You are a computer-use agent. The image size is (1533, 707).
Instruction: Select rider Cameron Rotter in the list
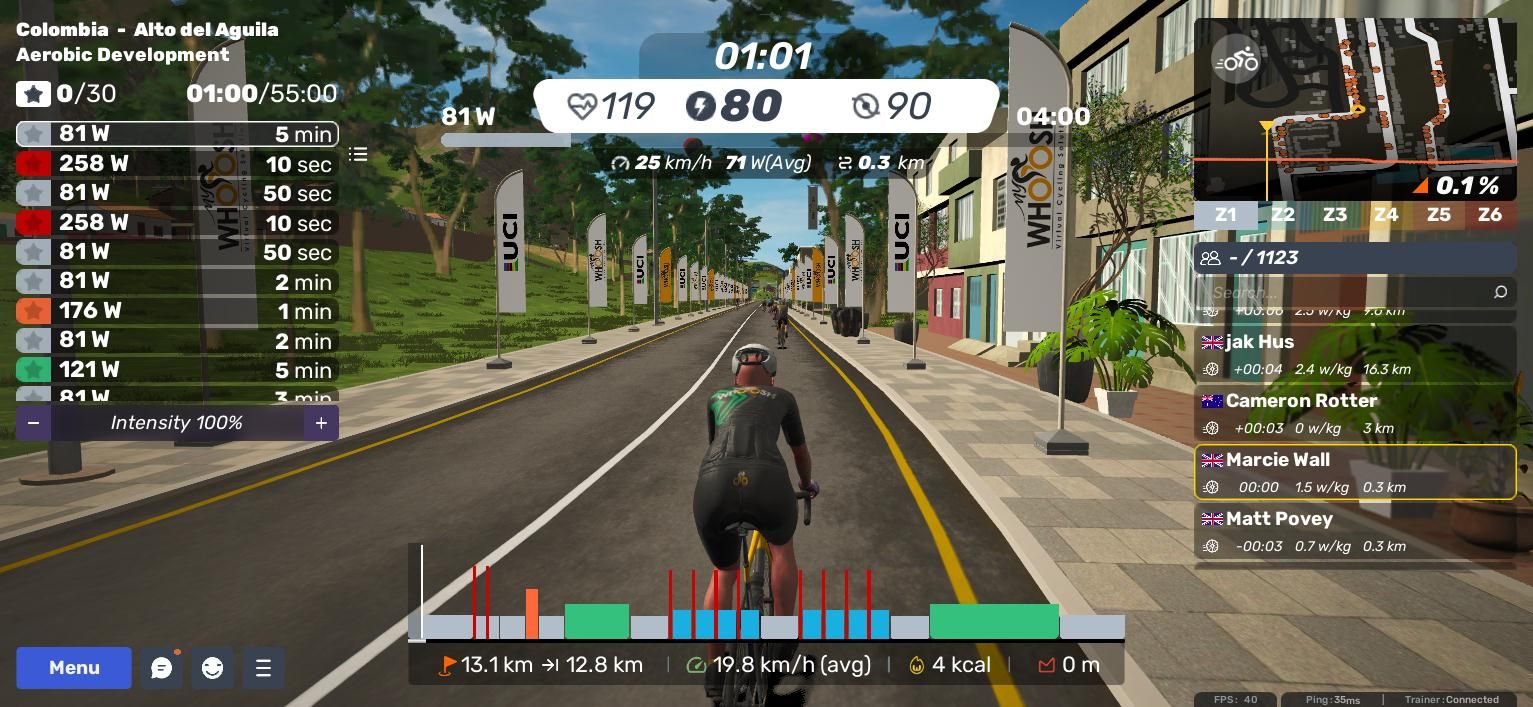(1355, 414)
